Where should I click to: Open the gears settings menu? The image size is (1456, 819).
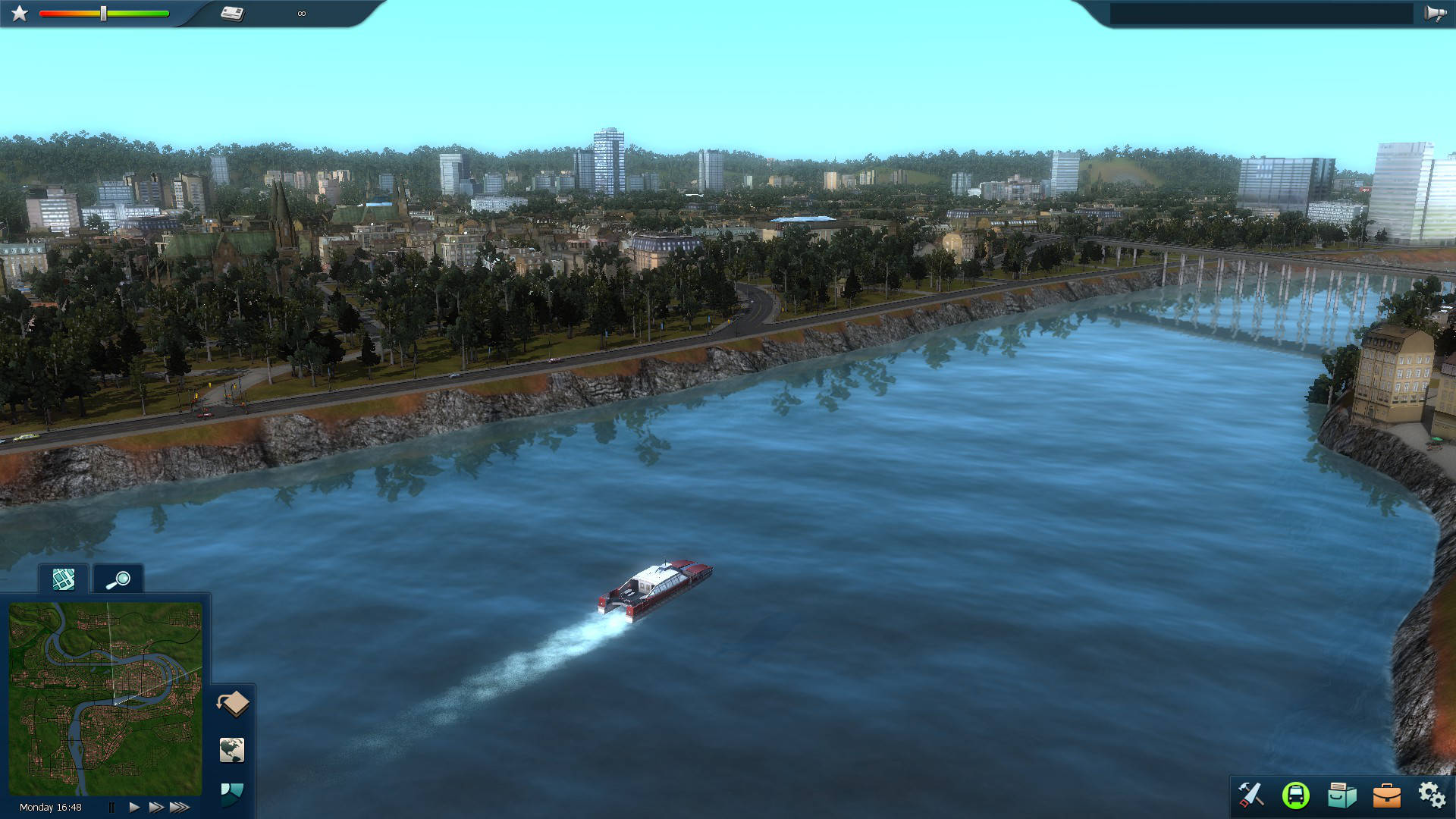1431,795
